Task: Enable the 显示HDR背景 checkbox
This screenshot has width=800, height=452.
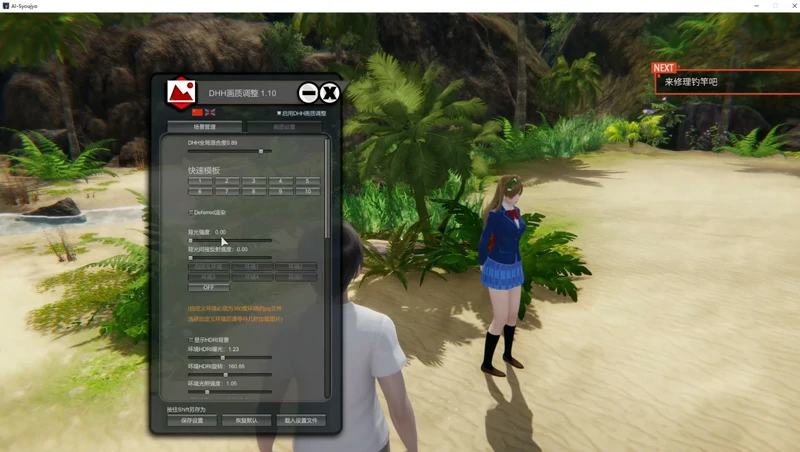Action: (x=191, y=340)
